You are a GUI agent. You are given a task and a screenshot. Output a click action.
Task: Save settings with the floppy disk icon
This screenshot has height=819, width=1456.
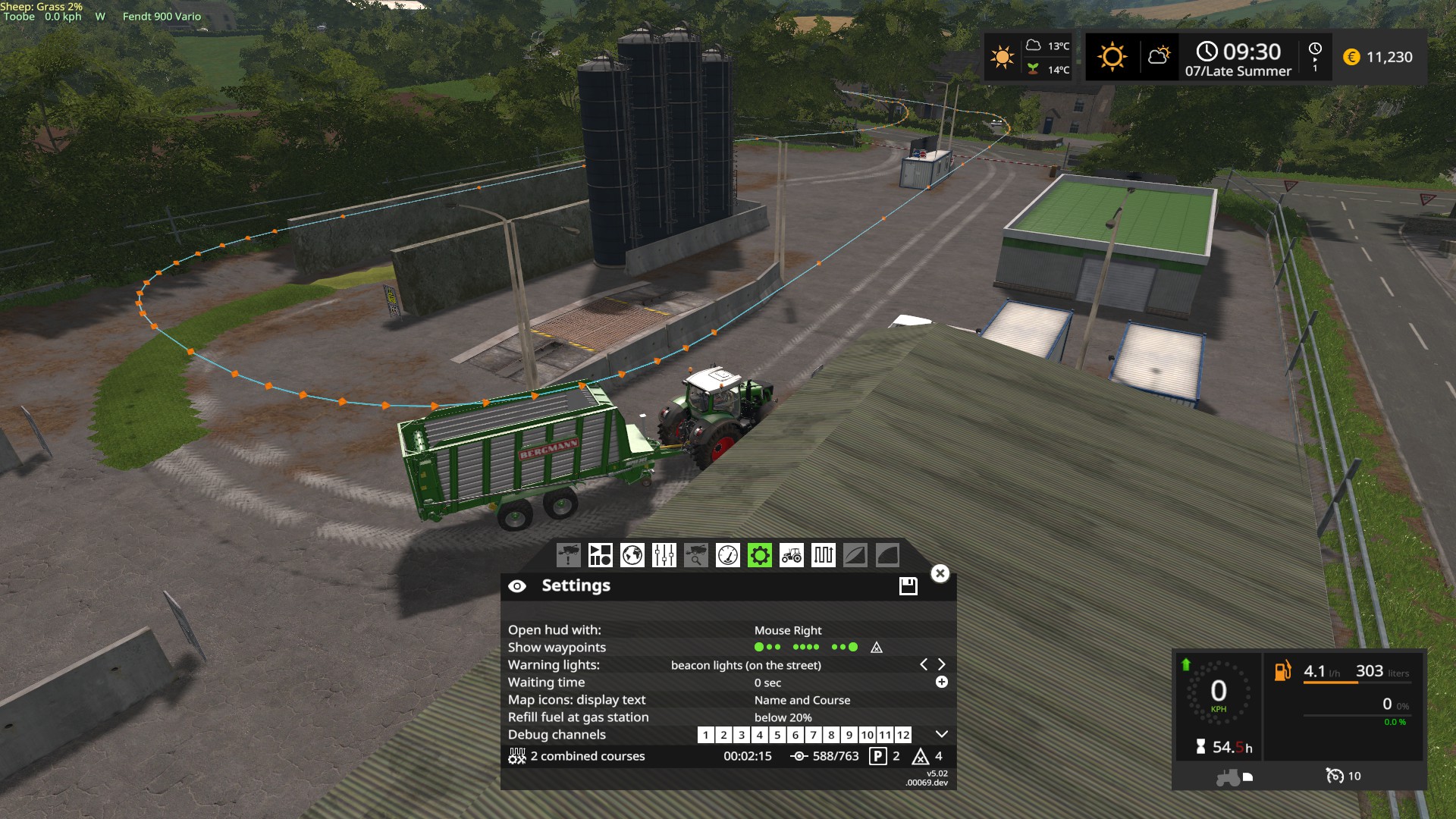click(x=908, y=585)
